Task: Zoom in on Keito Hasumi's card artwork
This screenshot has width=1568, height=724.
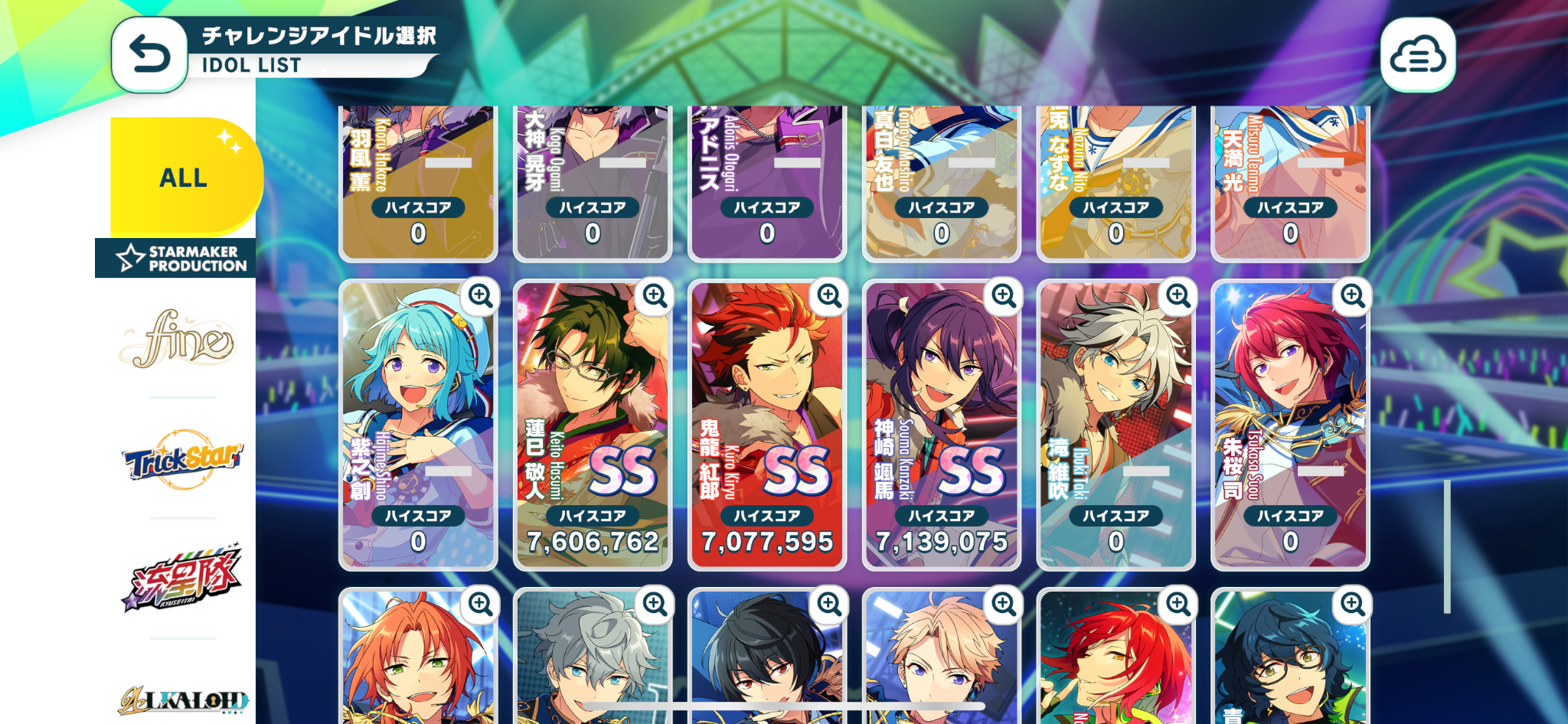Action: (x=655, y=295)
